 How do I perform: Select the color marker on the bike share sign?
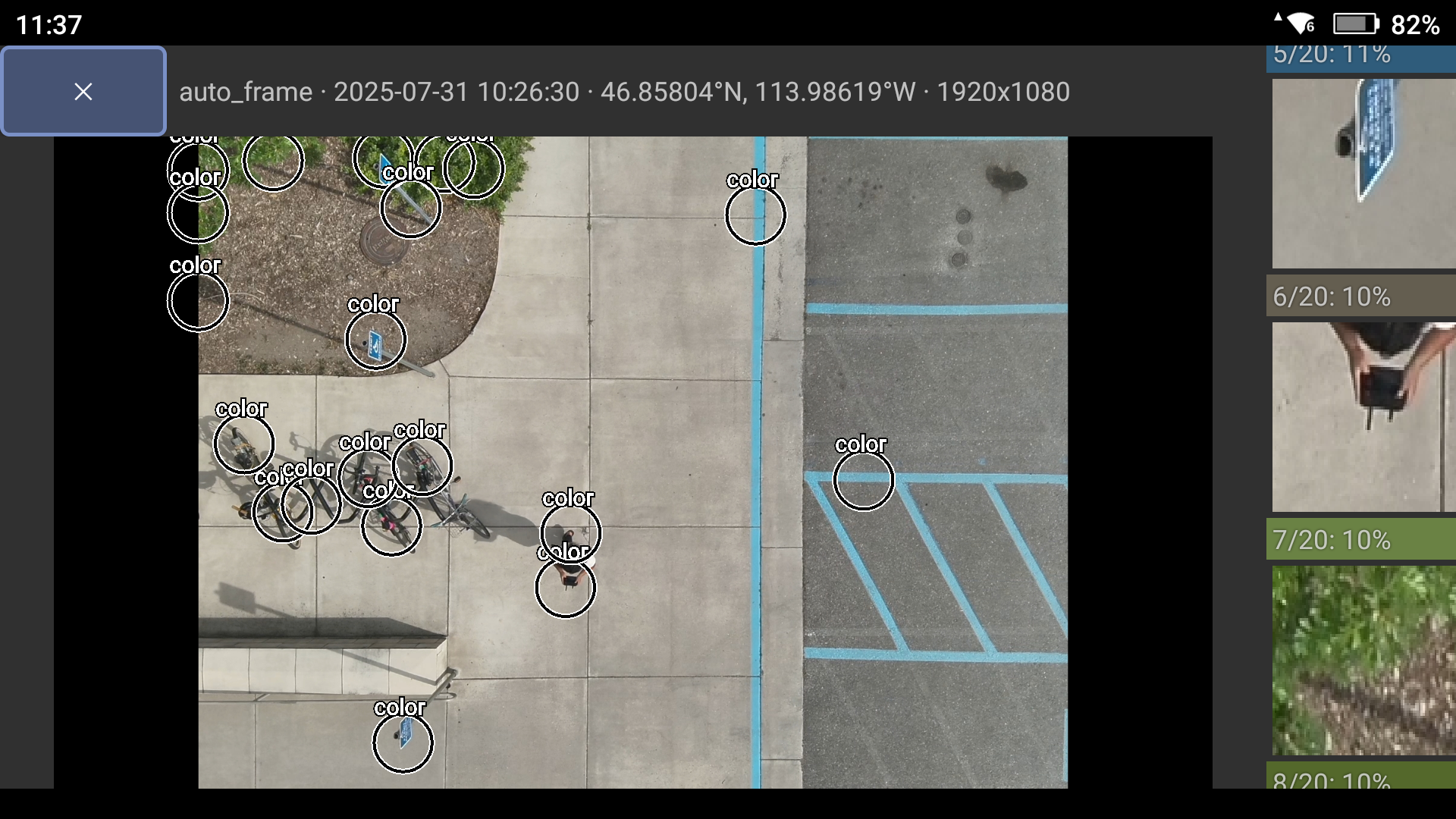pos(375,341)
